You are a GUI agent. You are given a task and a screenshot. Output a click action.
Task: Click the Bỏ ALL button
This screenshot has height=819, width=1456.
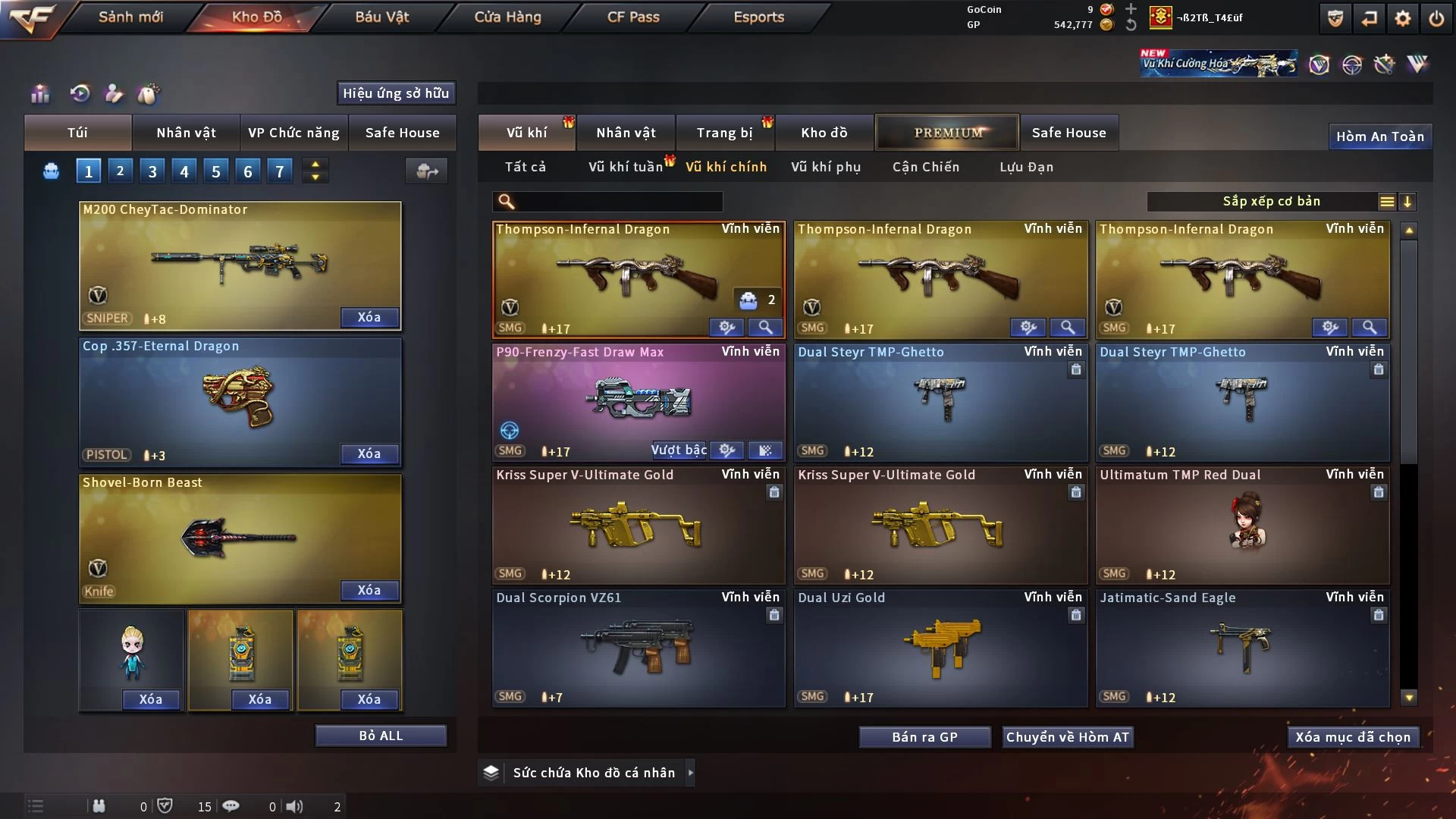click(x=381, y=736)
